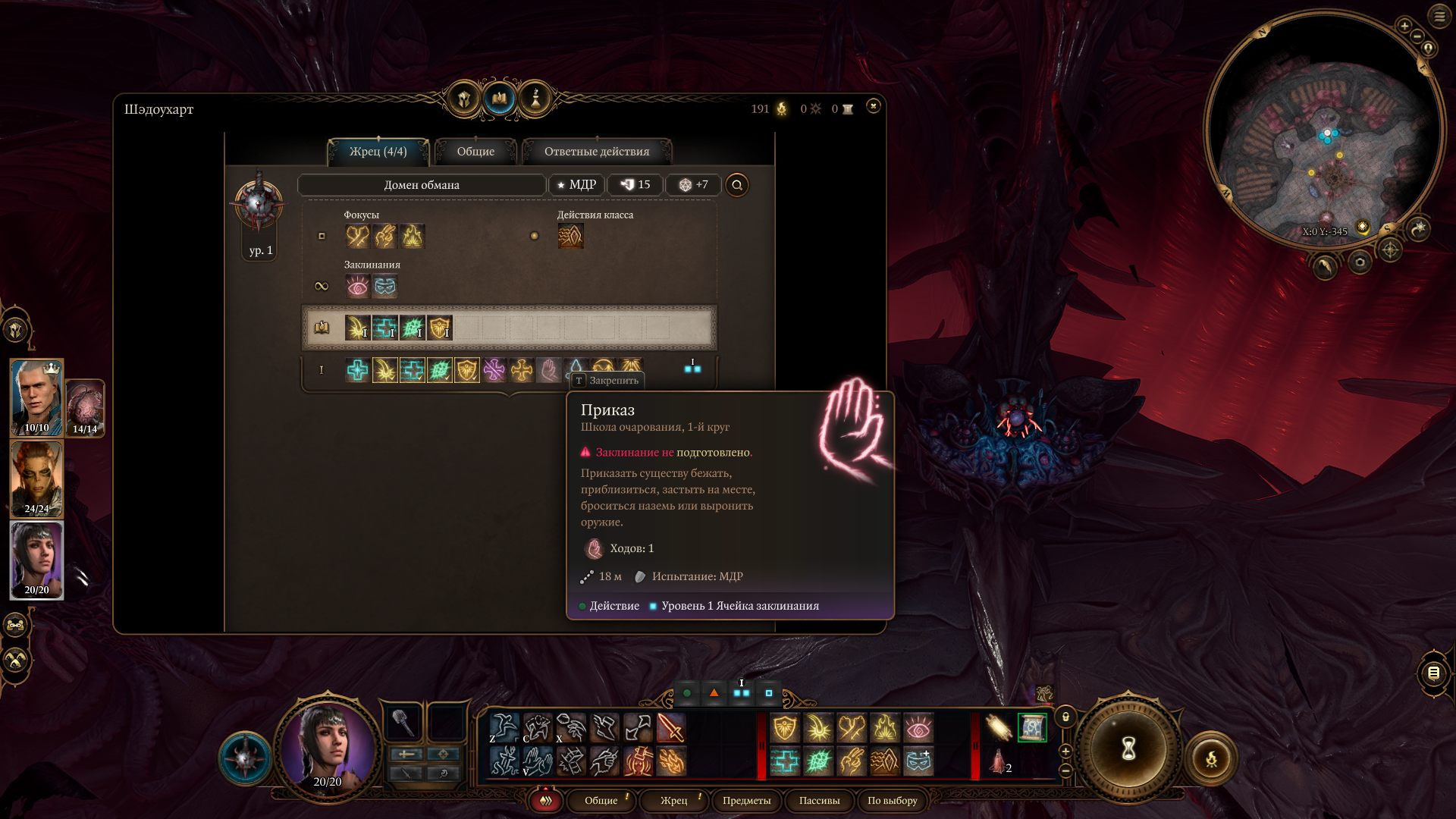Click the magnifier search button in the spellbook
1456x819 pixels.
tap(736, 185)
